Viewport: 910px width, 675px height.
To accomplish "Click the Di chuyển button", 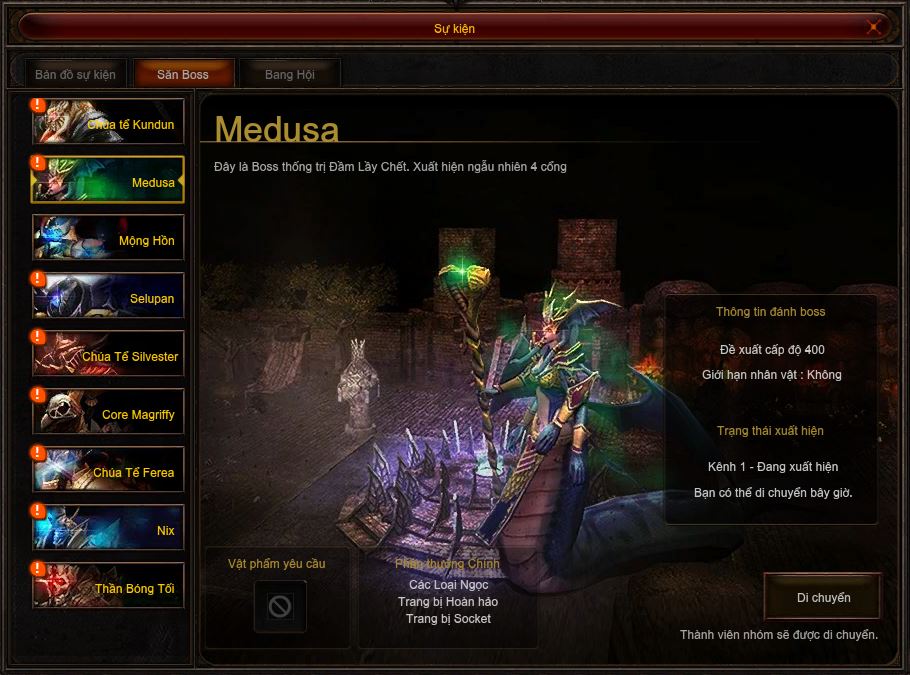I will coord(823,597).
